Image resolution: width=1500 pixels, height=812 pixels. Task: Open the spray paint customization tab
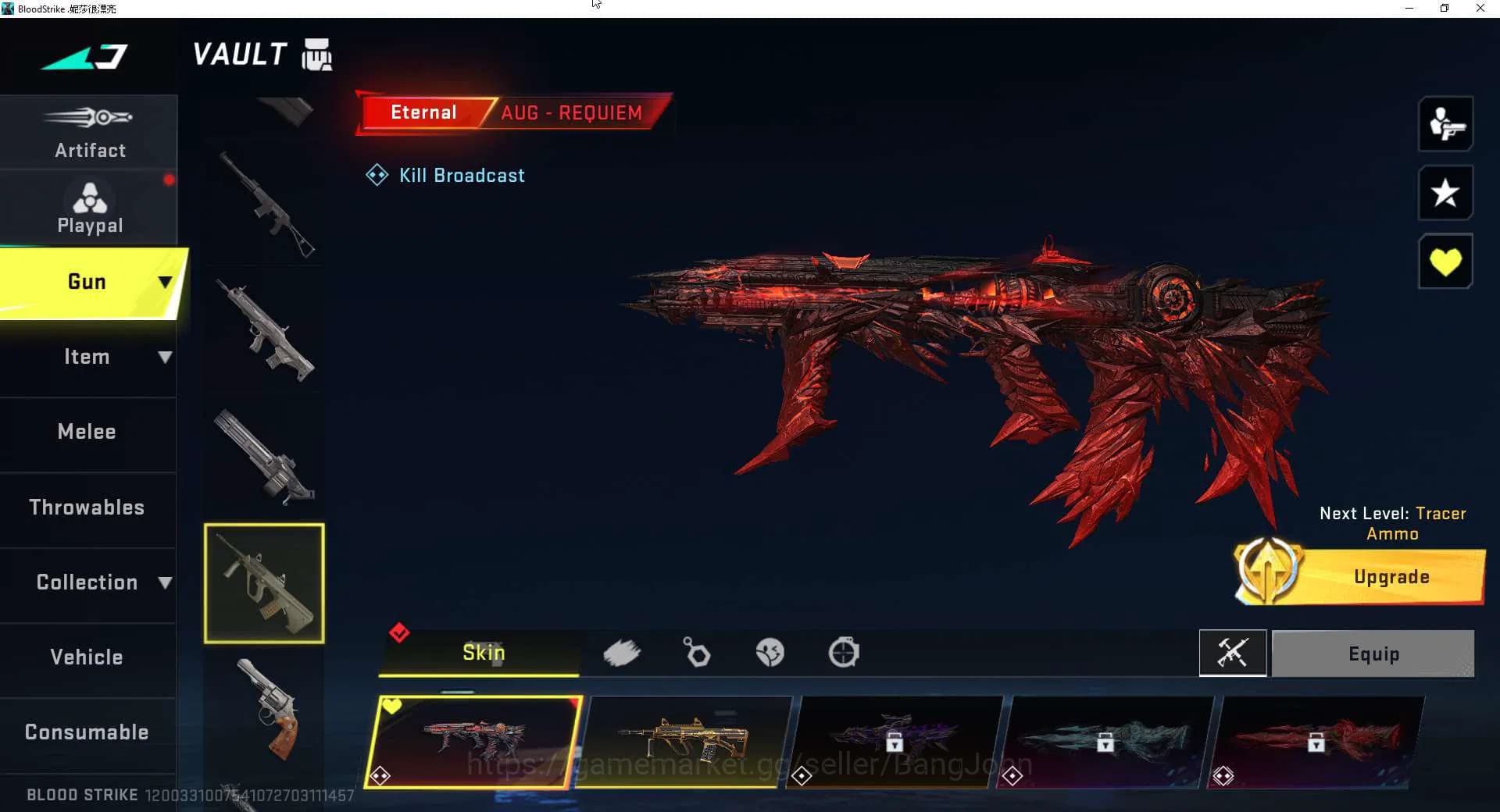pyautogui.click(x=623, y=654)
